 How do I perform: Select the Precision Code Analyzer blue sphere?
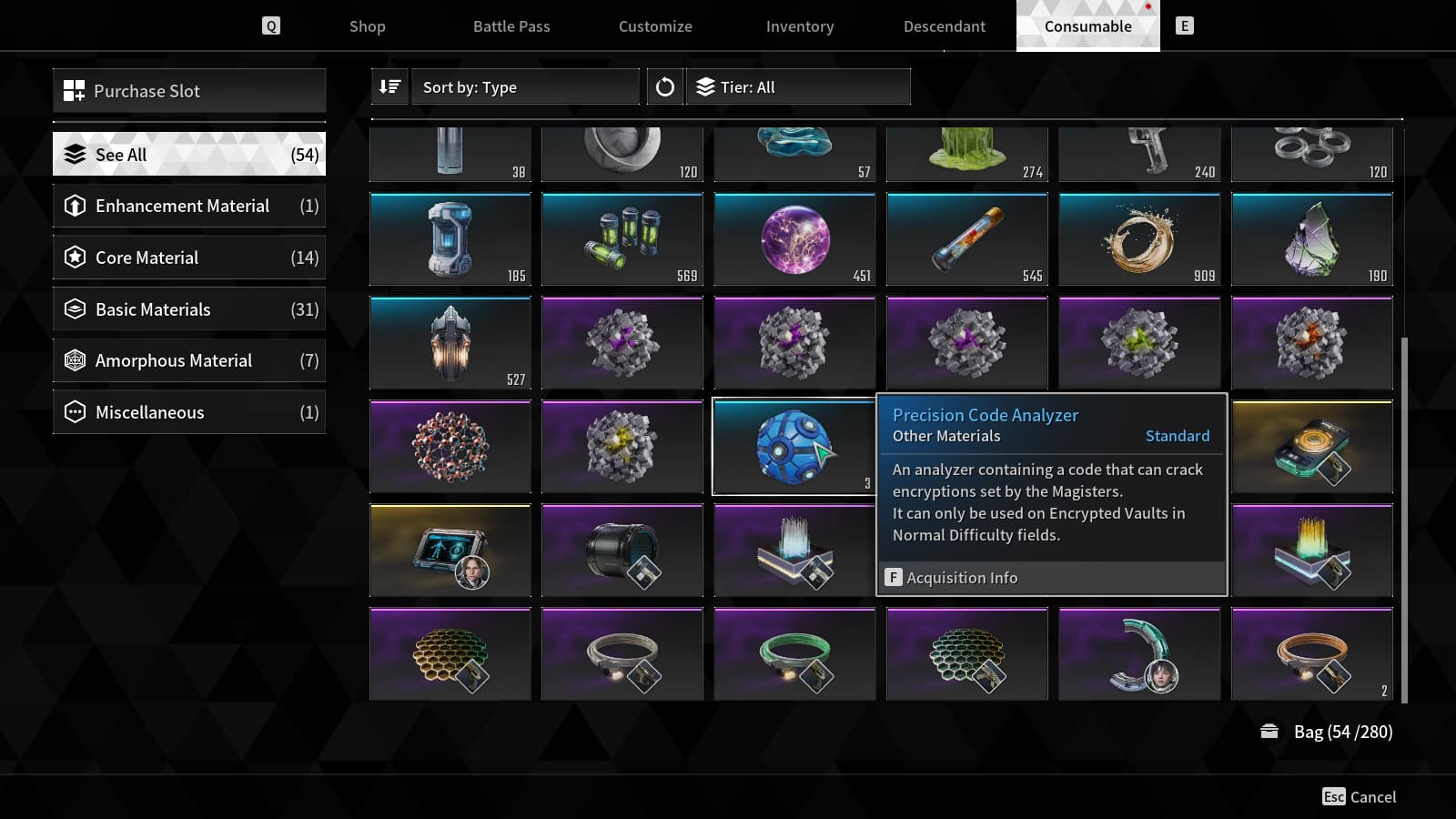793,447
